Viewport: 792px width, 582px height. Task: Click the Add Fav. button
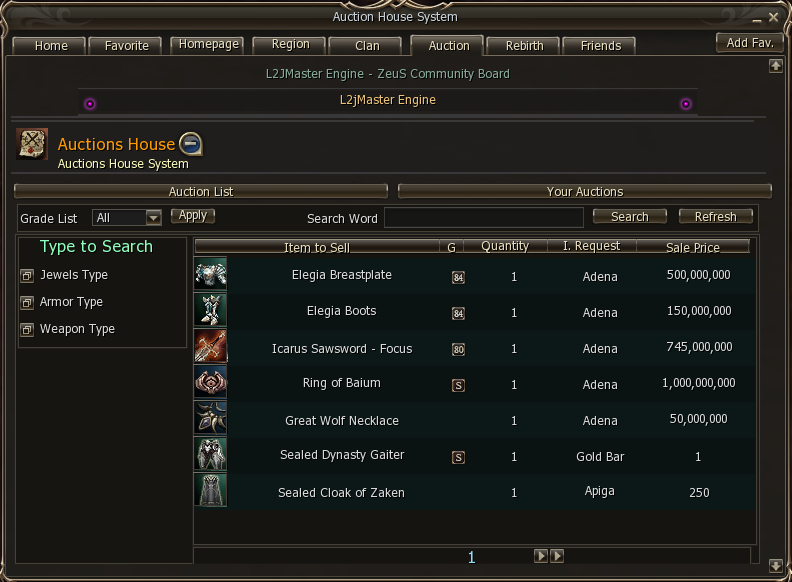750,43
